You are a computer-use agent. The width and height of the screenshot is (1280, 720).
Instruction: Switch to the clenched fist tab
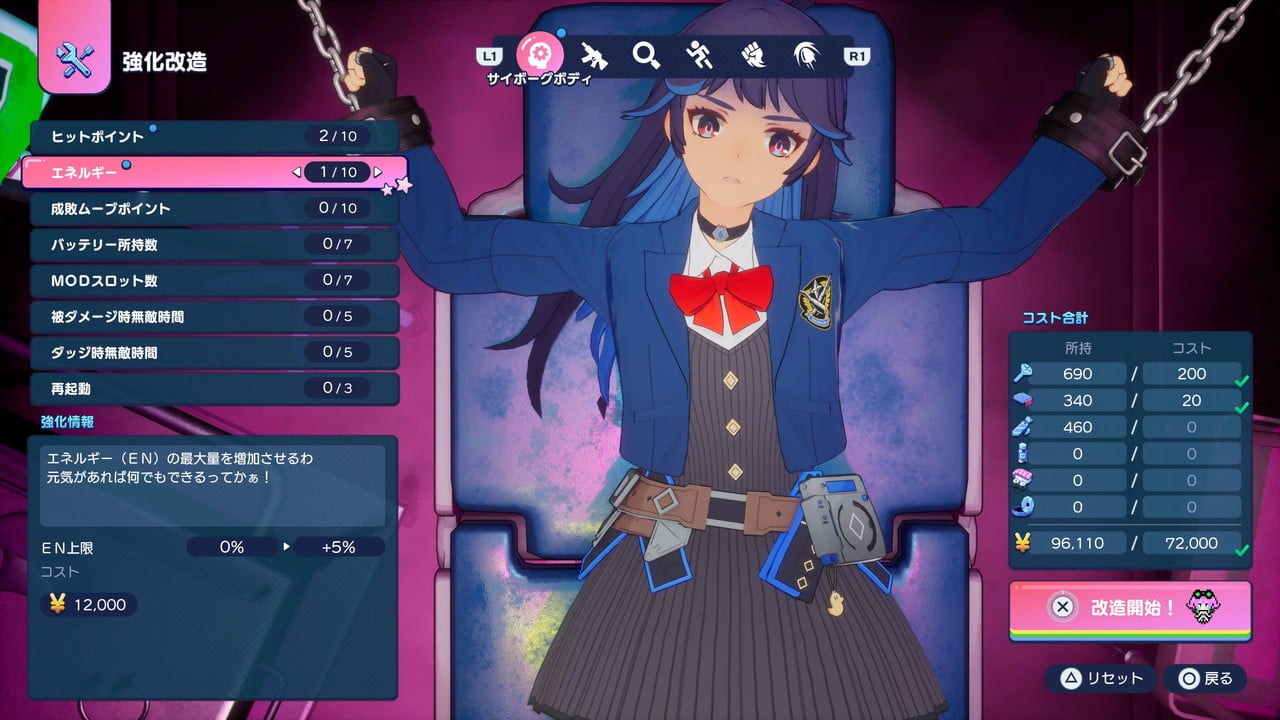point(753,56)
